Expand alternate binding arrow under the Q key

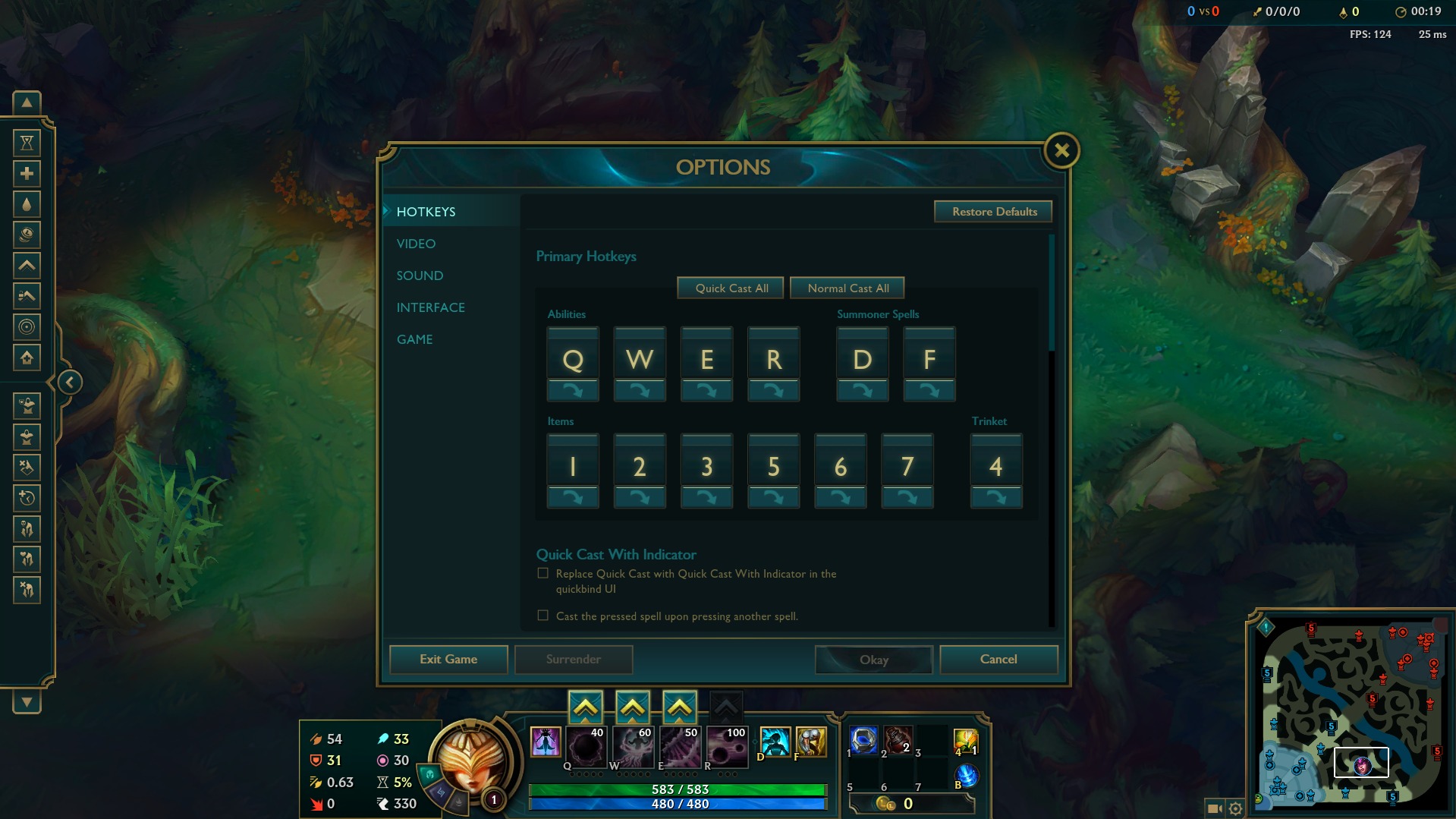pyautogui.click(x=573, y=390)
